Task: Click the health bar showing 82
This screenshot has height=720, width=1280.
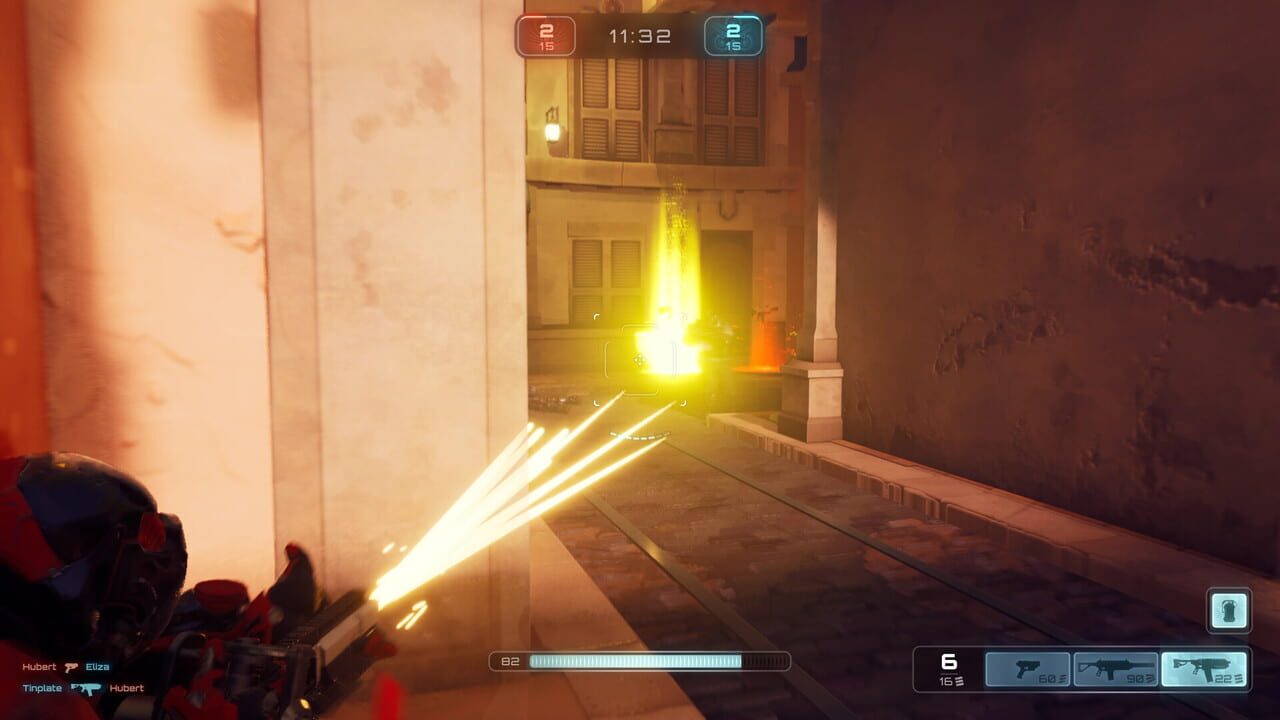Action: click(640, 659)
